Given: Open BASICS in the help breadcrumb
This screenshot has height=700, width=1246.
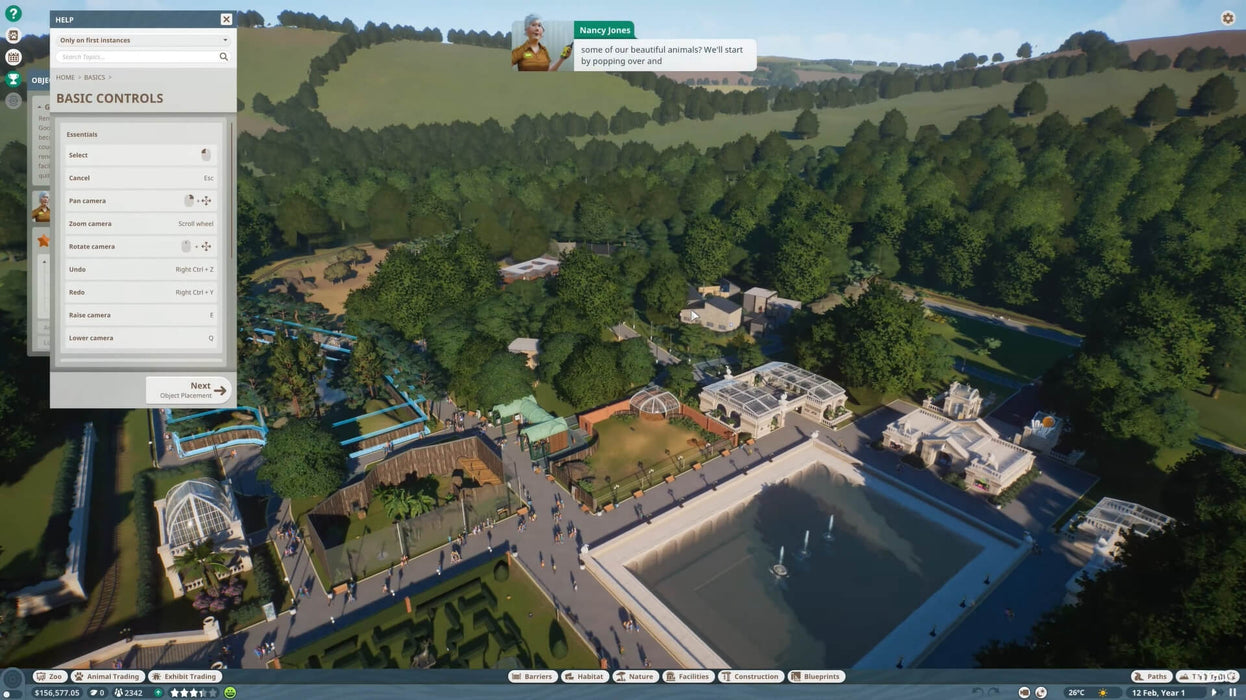Looking at the screenshot, I should click(x=94, y=77).
